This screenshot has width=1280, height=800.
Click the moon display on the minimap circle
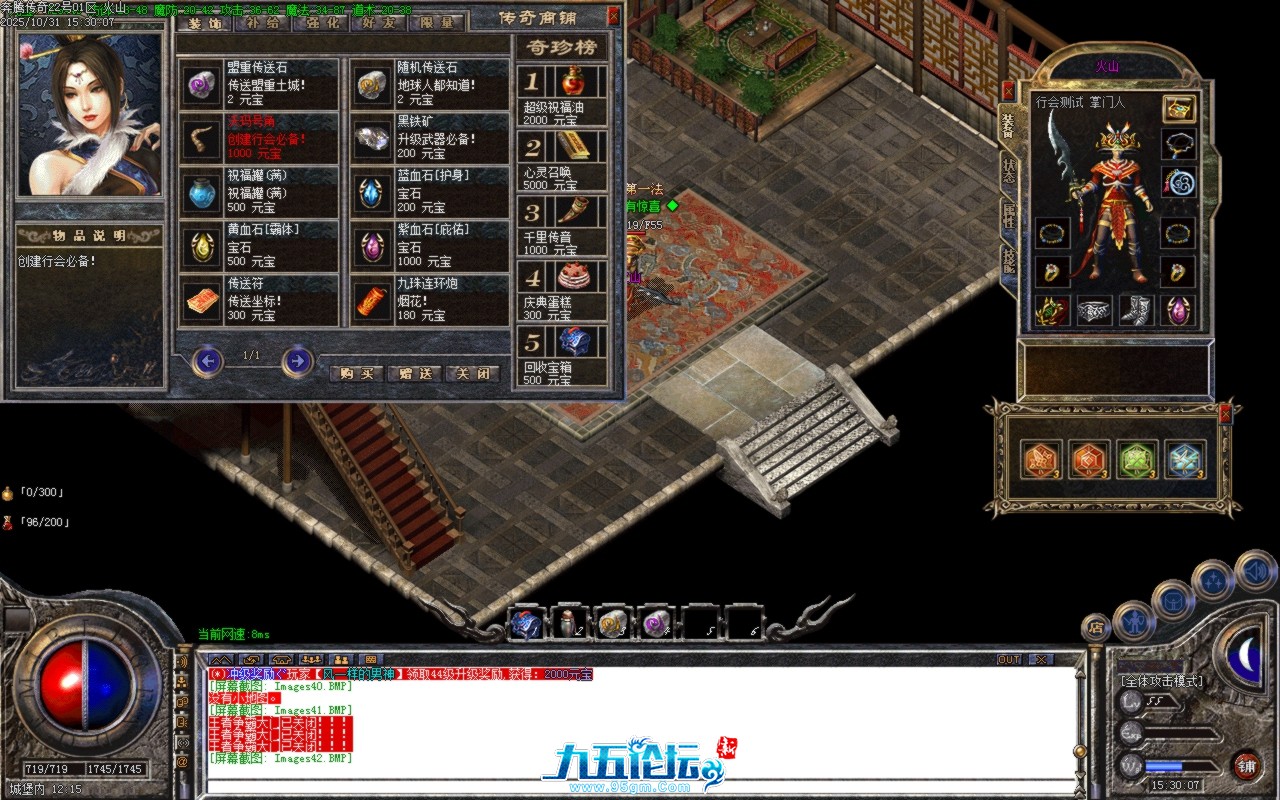coord(1244,654)
